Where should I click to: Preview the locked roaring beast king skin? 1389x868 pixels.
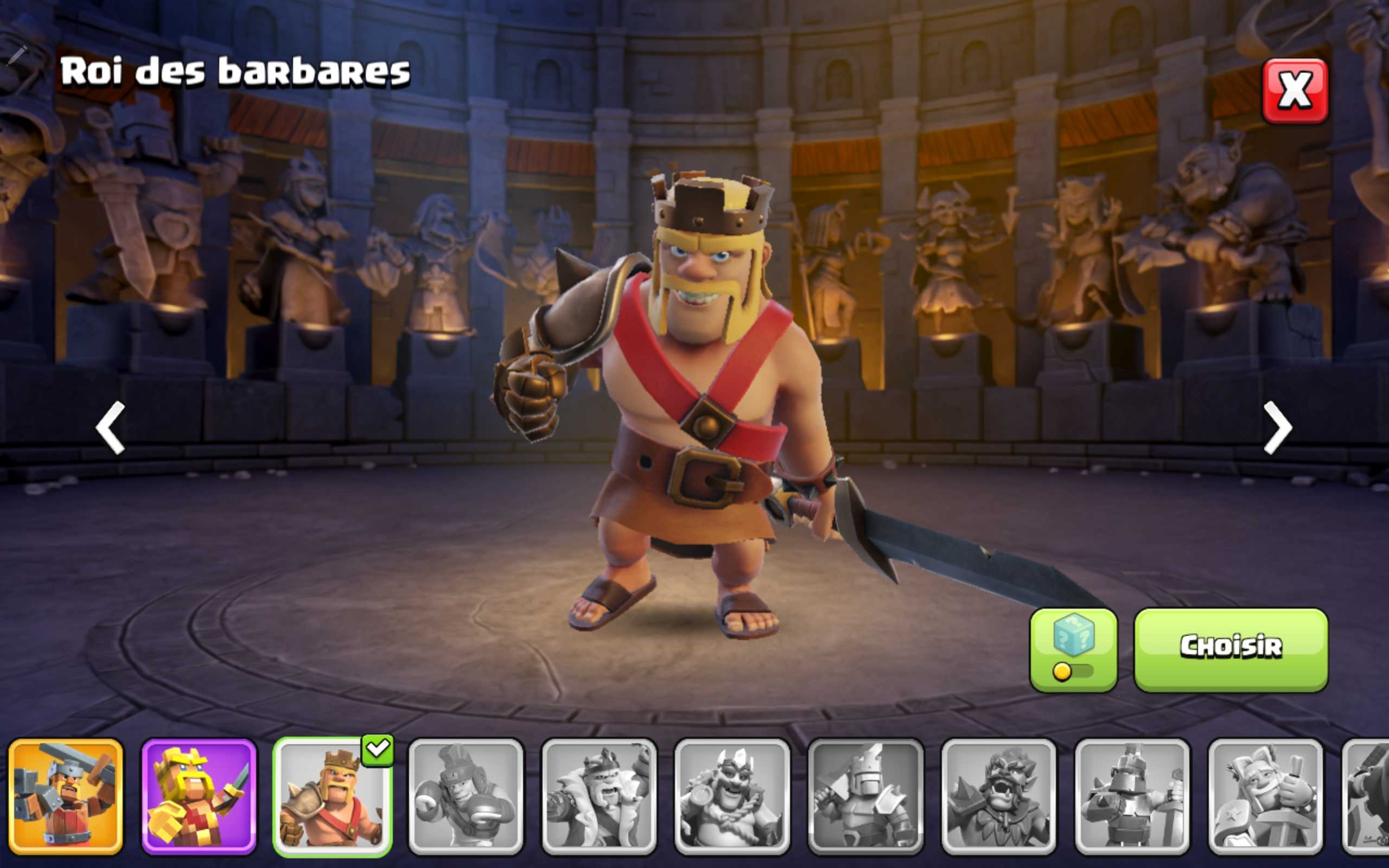[999, 796]
